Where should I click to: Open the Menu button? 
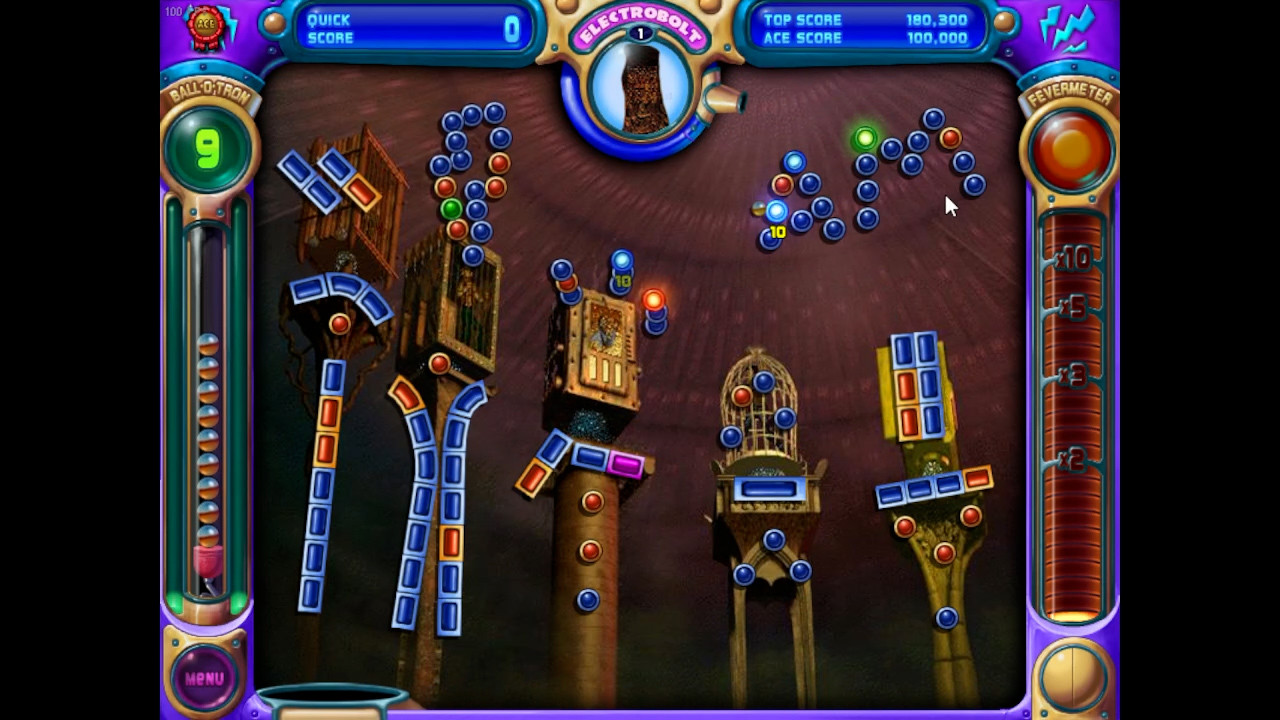click(x=203, y=676)
